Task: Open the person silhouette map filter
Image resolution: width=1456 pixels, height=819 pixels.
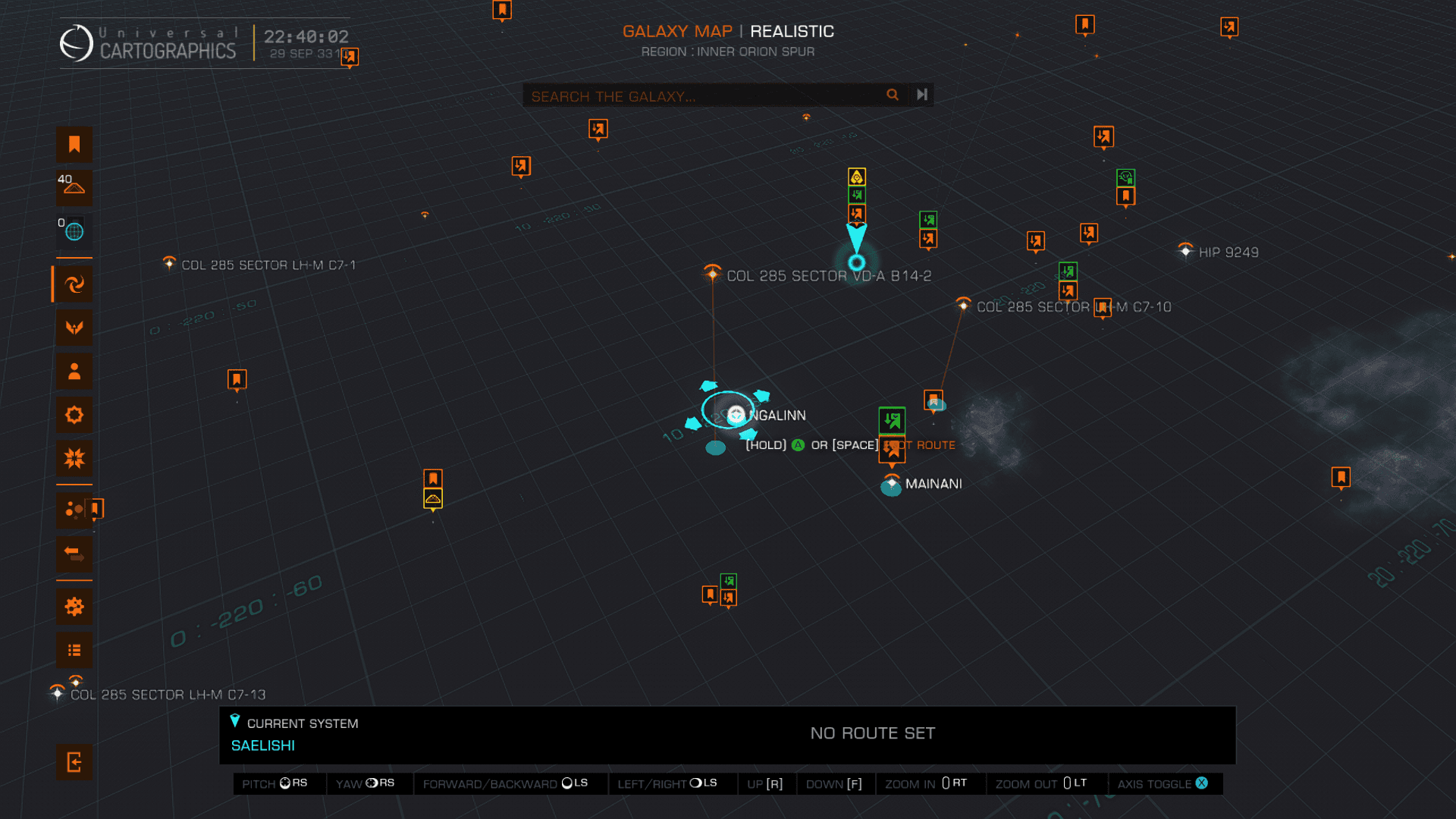Action: click(x=74, y=372)
